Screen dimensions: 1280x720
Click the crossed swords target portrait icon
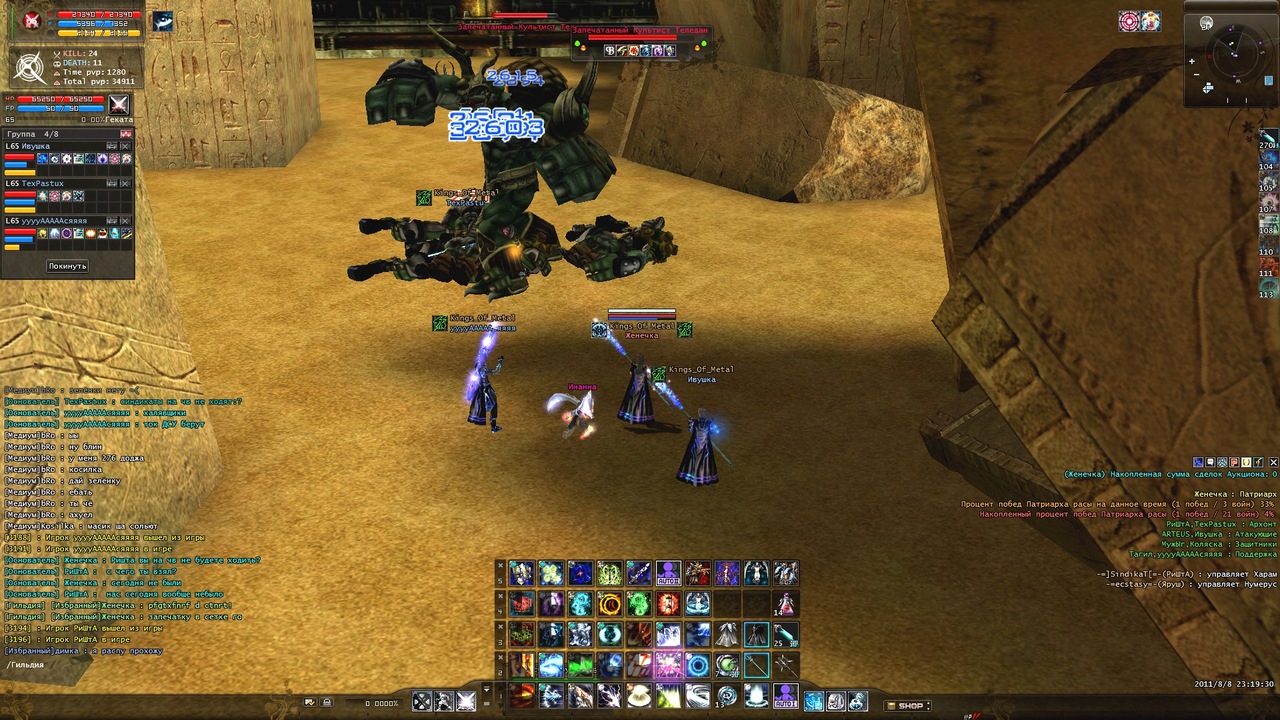(119, 104)
